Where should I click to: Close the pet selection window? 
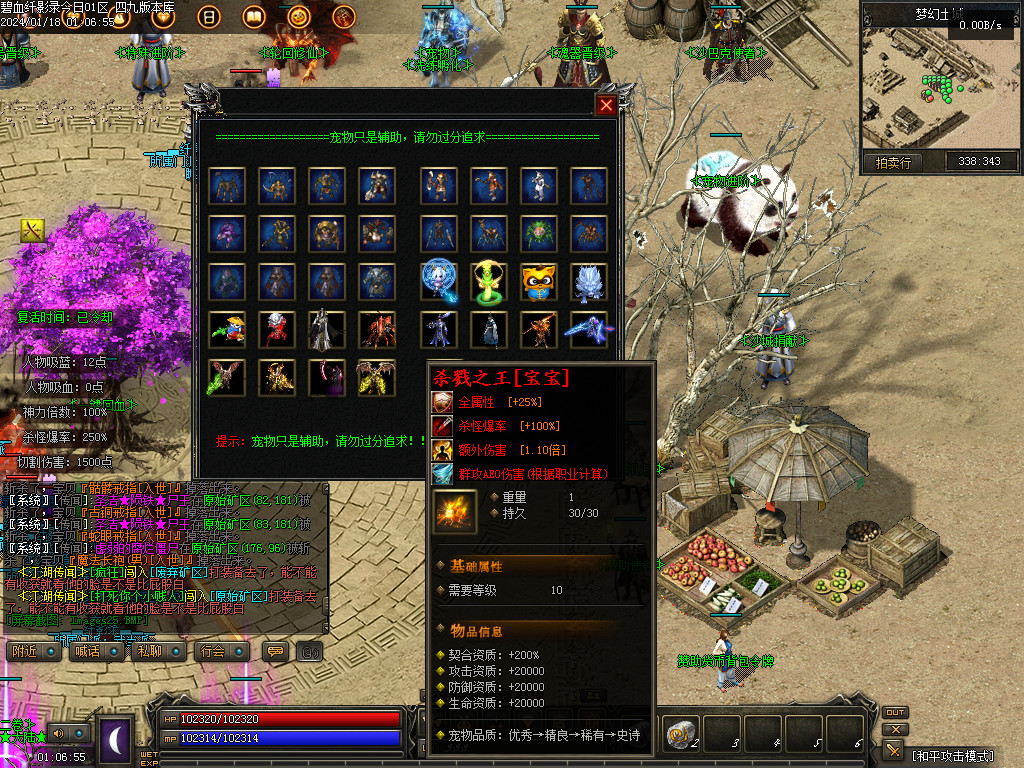click(x=606, y=105)
